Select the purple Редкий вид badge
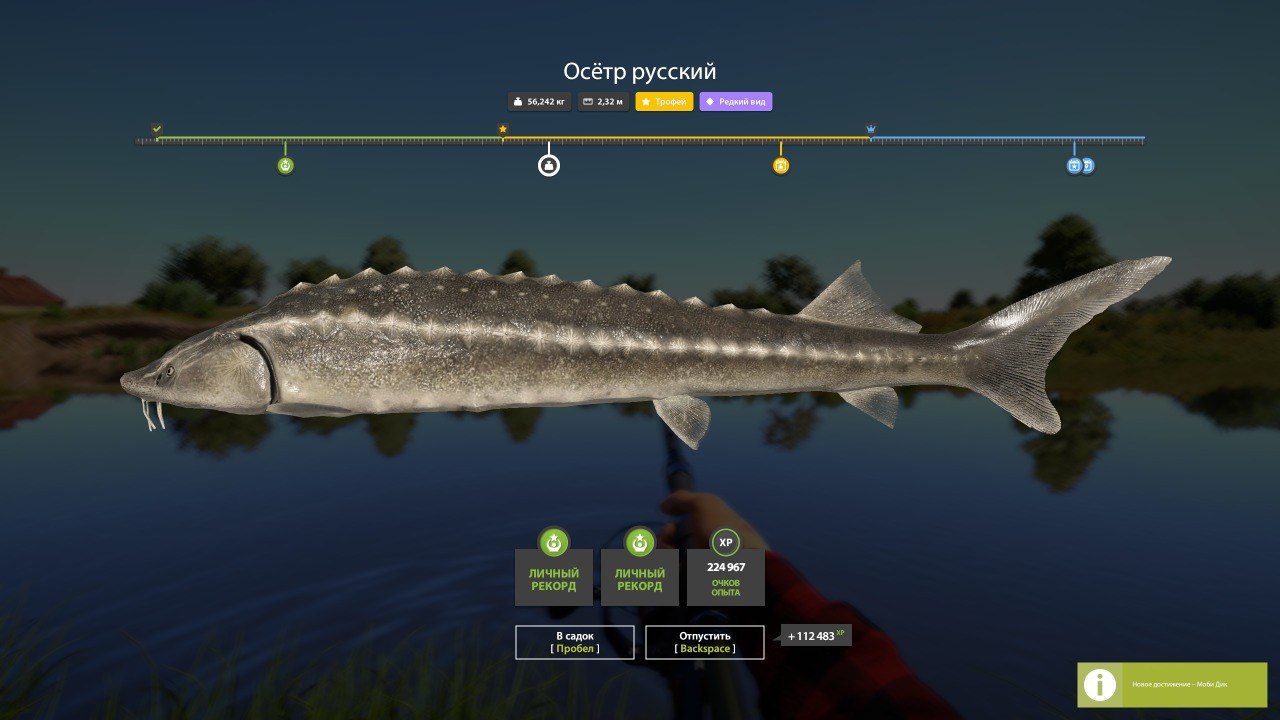 pyautogui.click(x=735, y=102)
